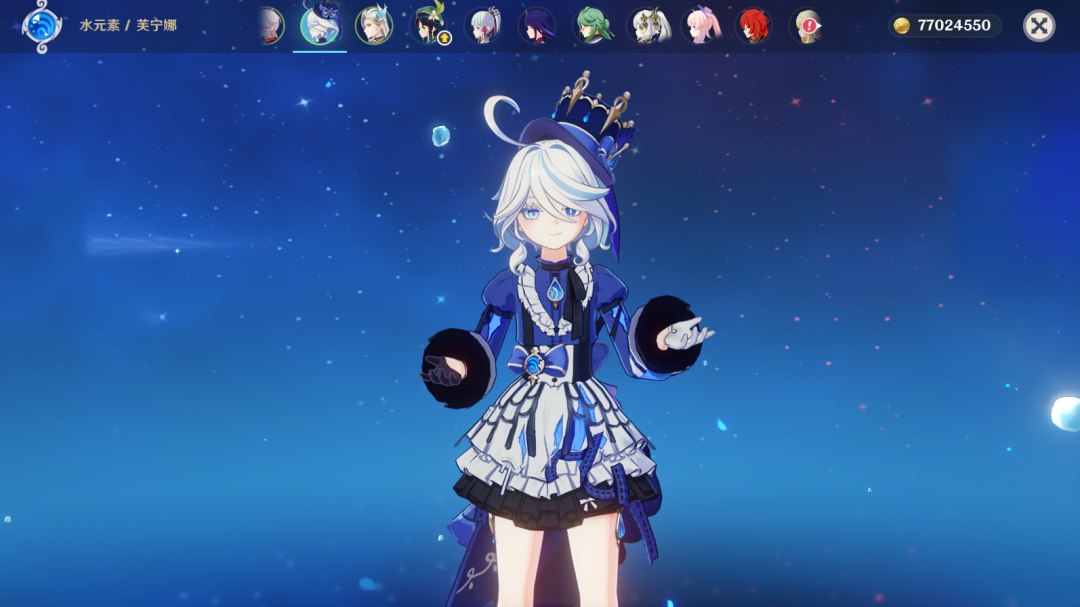This screenshot has height=607, width=1080.
Task: Select the portrait with the red exclamation alert
Action: click(806, 26)
